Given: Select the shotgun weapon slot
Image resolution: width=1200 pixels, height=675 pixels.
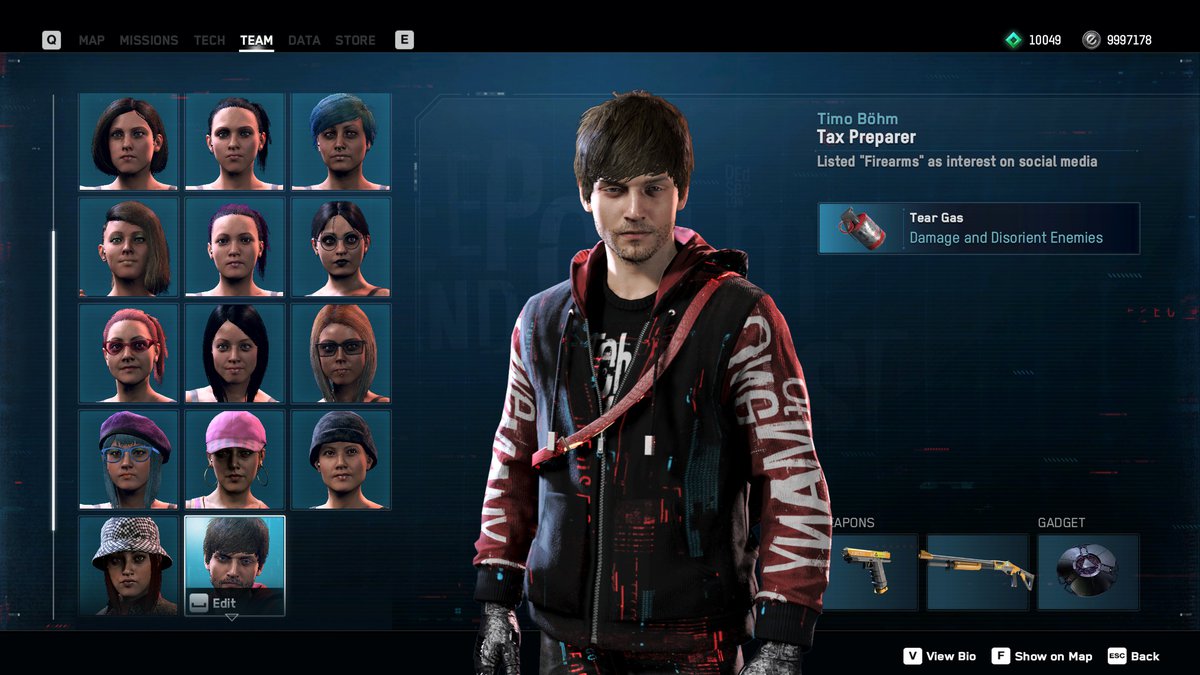Looking at the screenshot, I should click(x=977, y=572).
